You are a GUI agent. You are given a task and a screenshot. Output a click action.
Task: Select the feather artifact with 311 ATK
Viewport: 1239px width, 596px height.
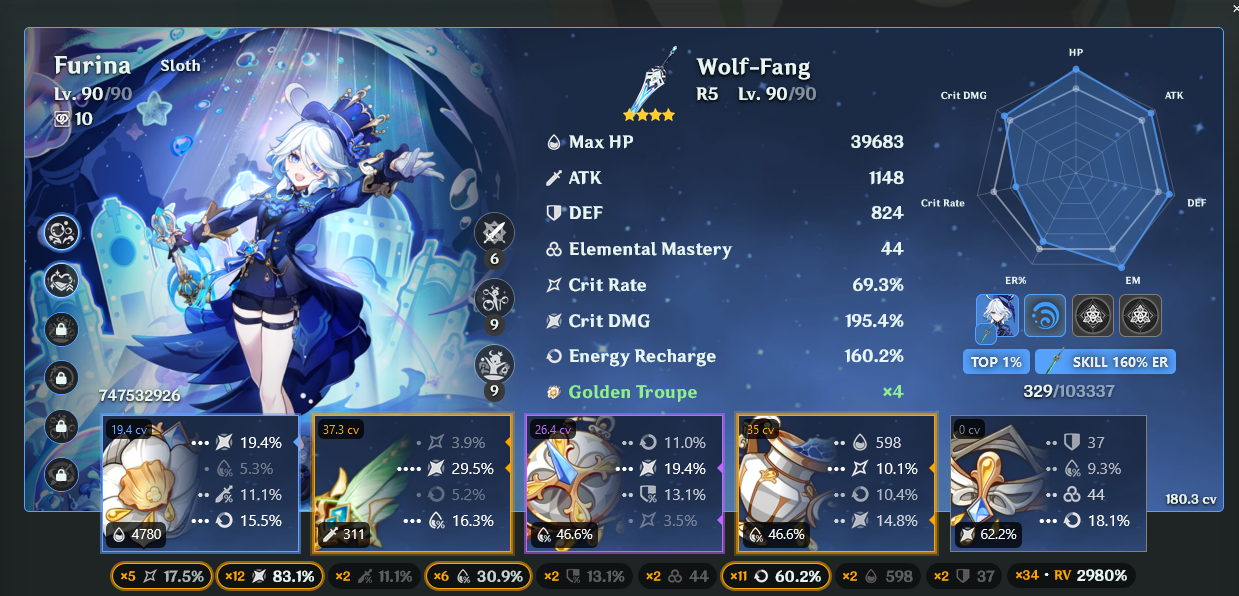[411, 483]
